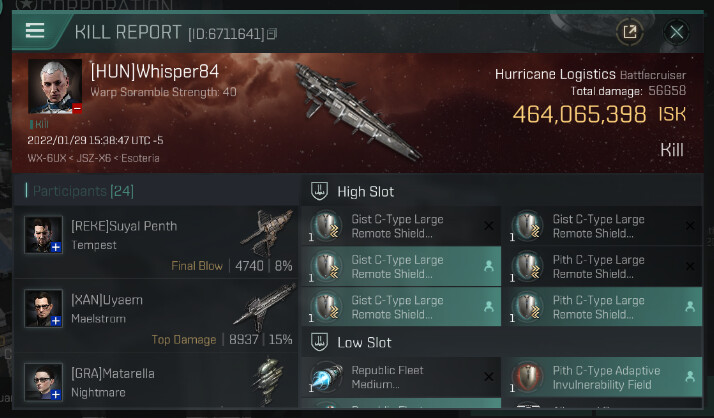Viewport: 714px width, 418px height.
Task: Open the hamburger menu in the header
Action: [35, 31]
